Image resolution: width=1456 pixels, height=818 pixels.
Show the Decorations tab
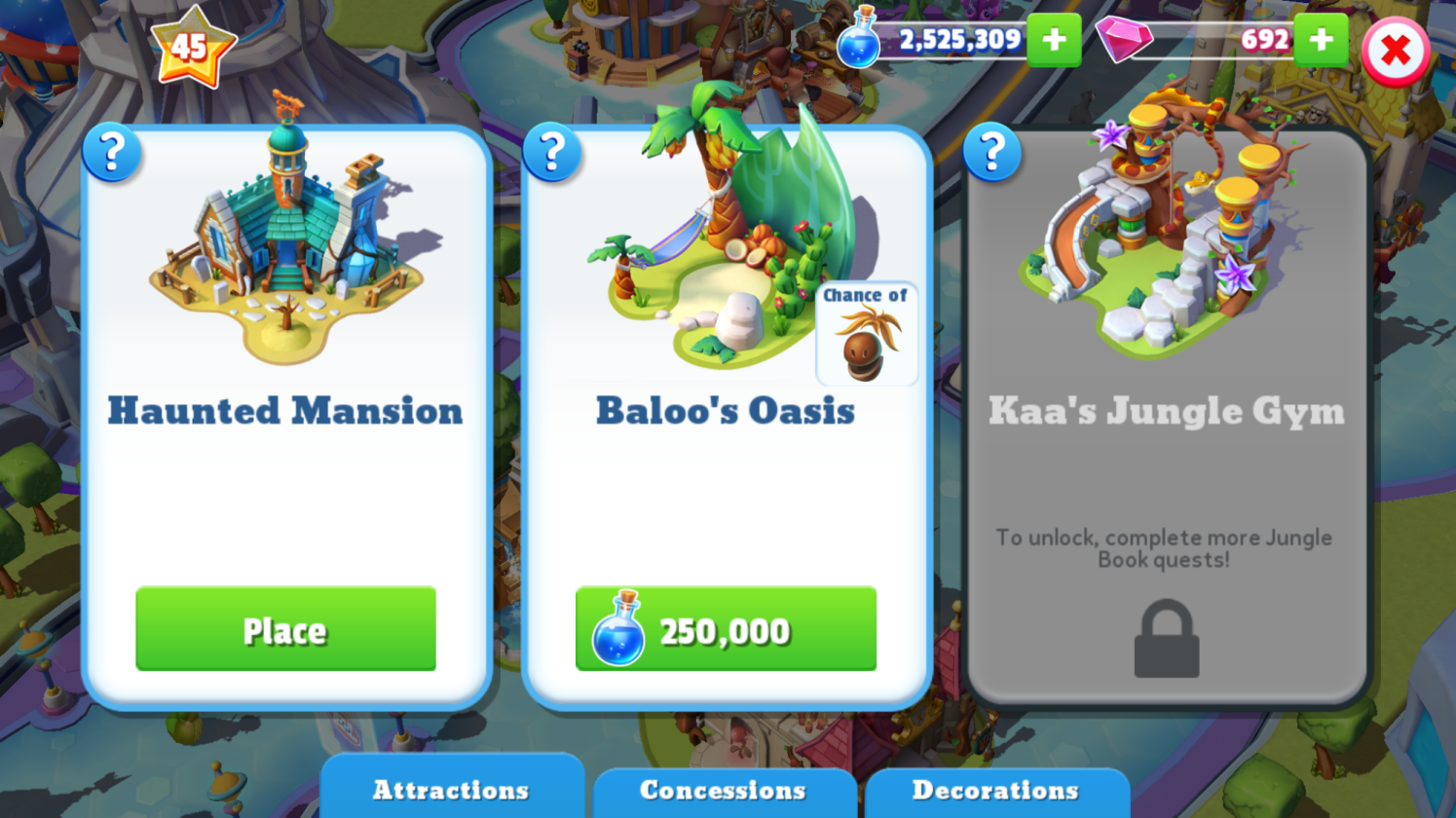pos(995,790)
